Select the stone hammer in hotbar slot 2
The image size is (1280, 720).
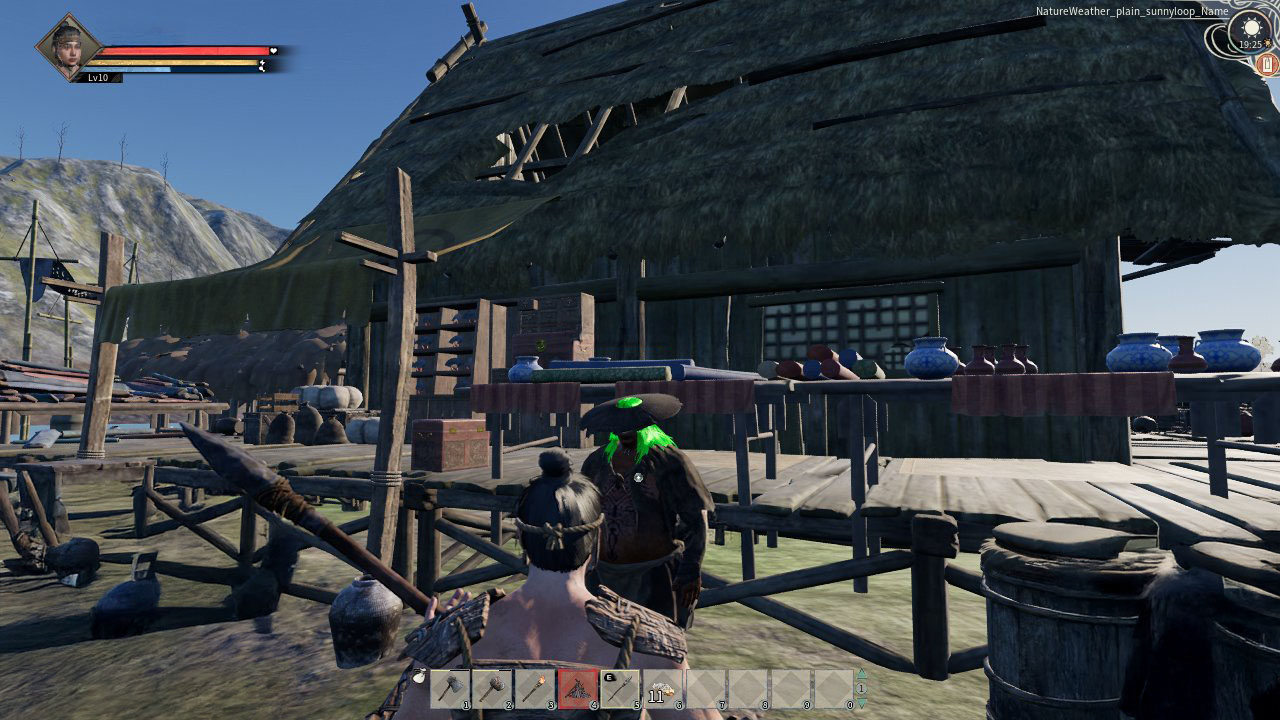pyautogui.click(x=493, y=689)
